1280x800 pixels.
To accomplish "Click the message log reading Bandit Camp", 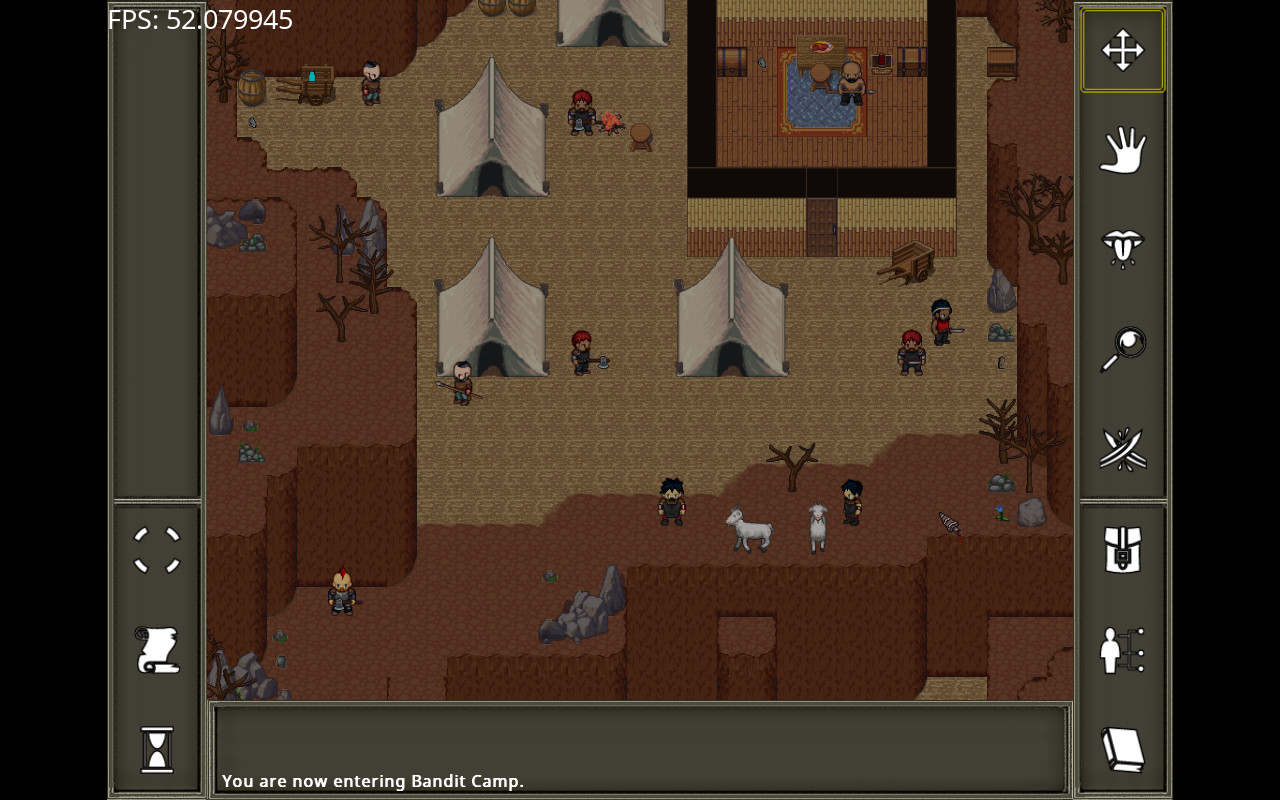I will (372, 781).
